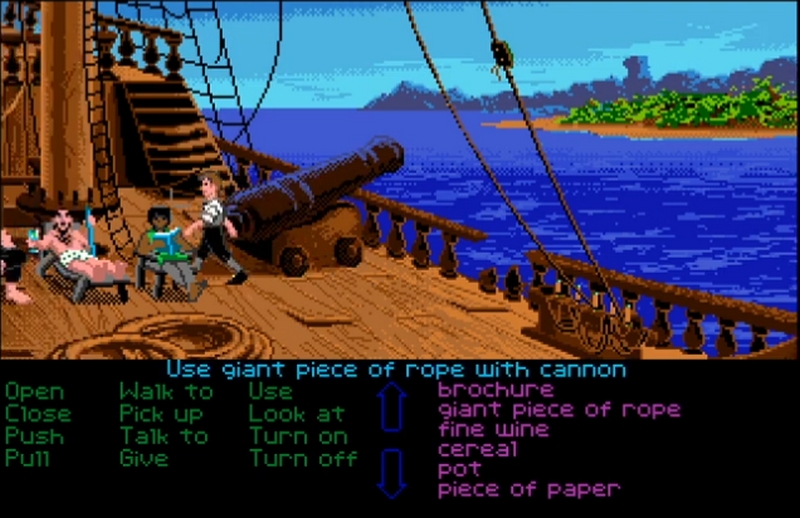Activate the Pick up verb
The height and width of the screenshot is (518, 800).
[x=161, y=414]
